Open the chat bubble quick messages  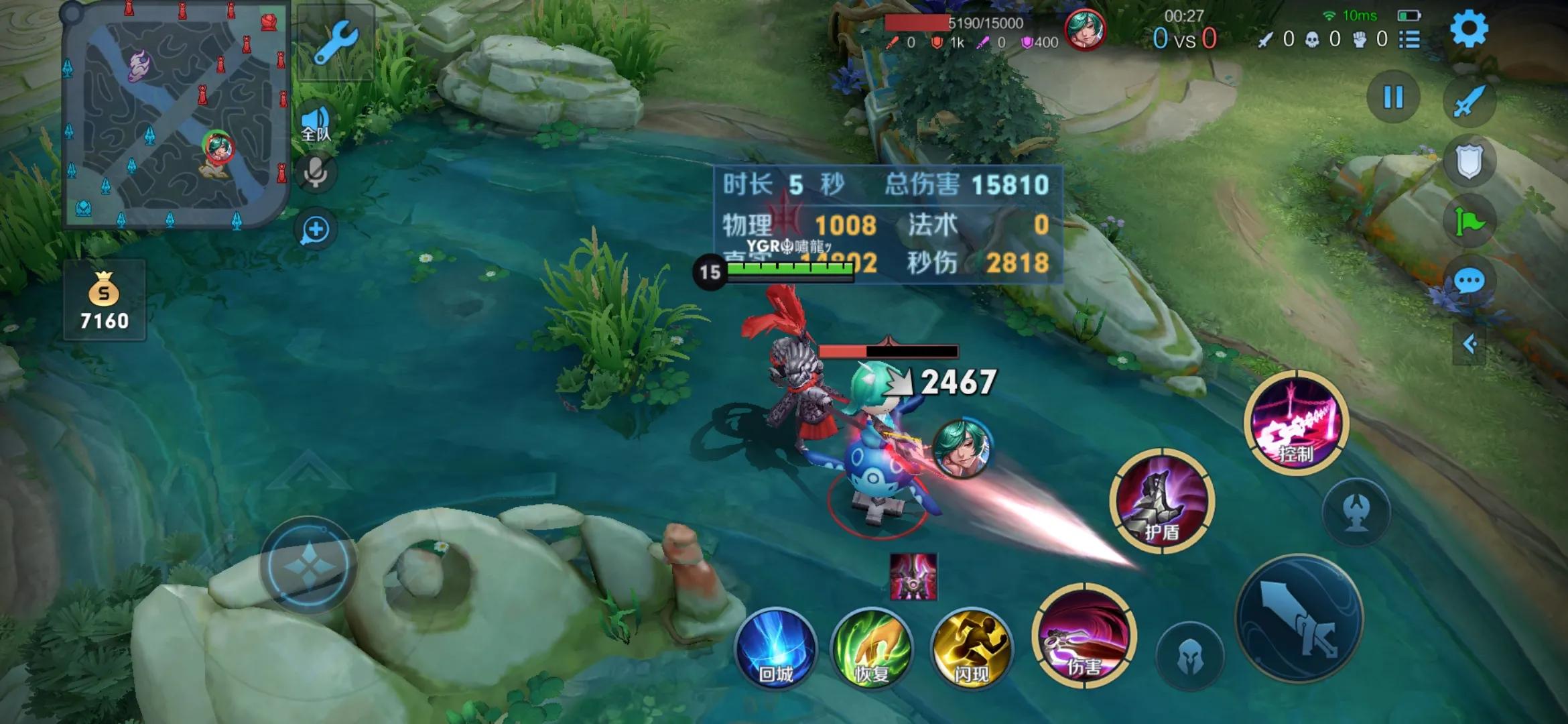[x=1469, y=280]
